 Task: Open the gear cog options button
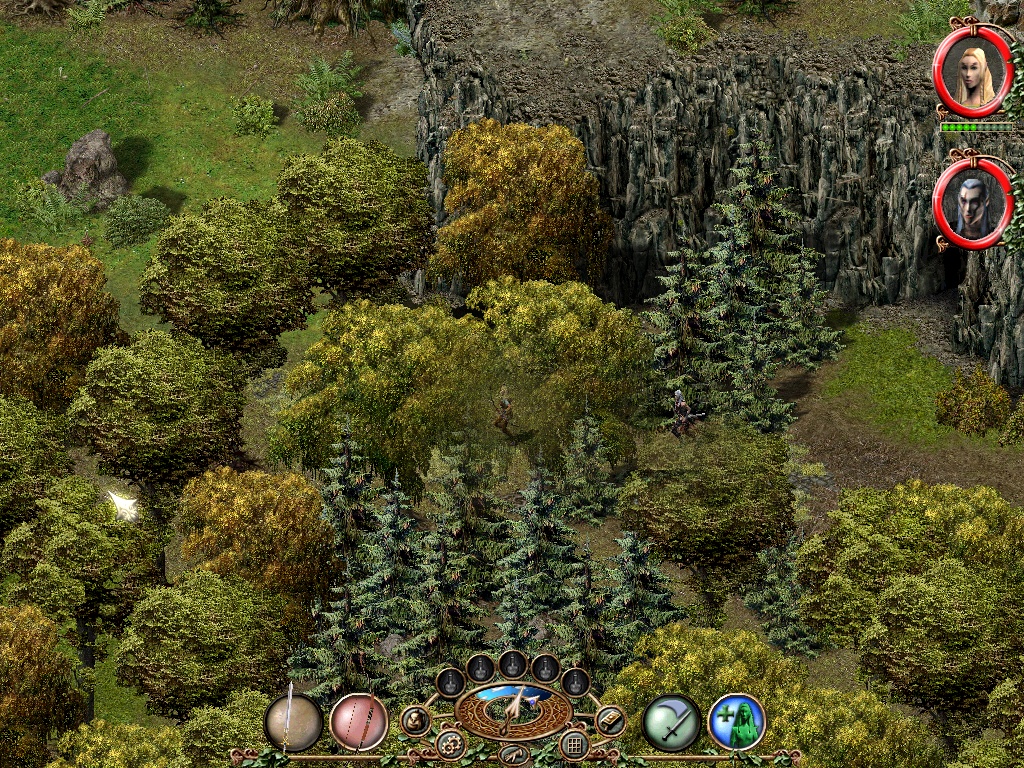[450, 744]
